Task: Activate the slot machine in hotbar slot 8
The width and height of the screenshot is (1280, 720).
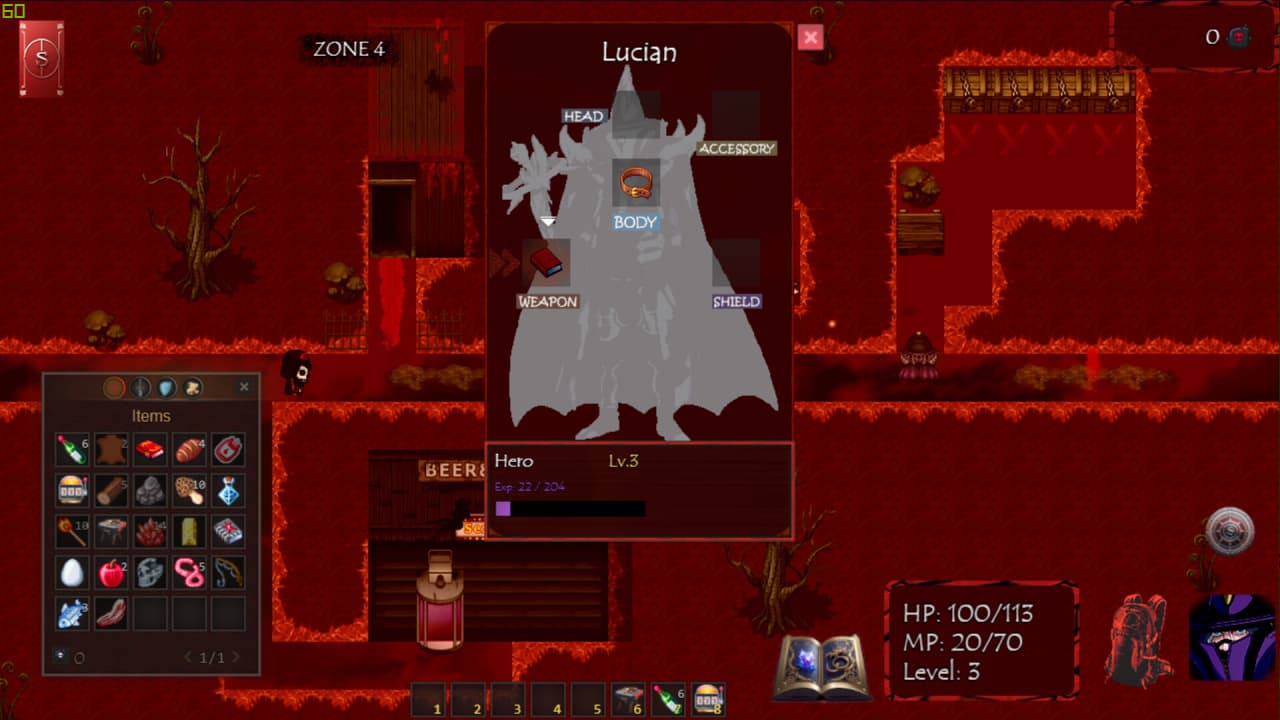Action: pyautogui.click(x=706, y=699)
